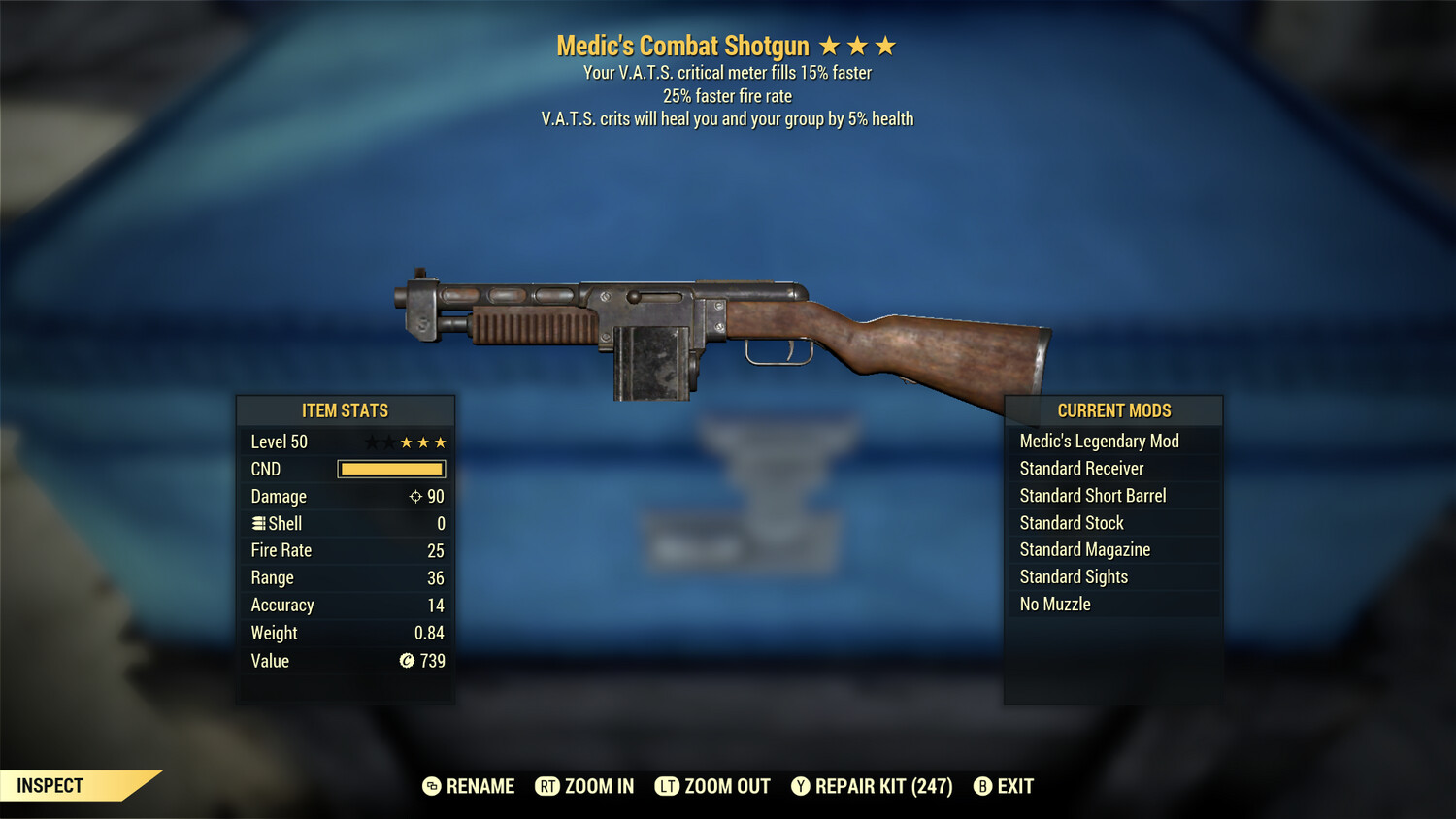Screen dimensions: 1456x819
Task: Select the No Muzzle mod slot
Action: pos(1053,604)
